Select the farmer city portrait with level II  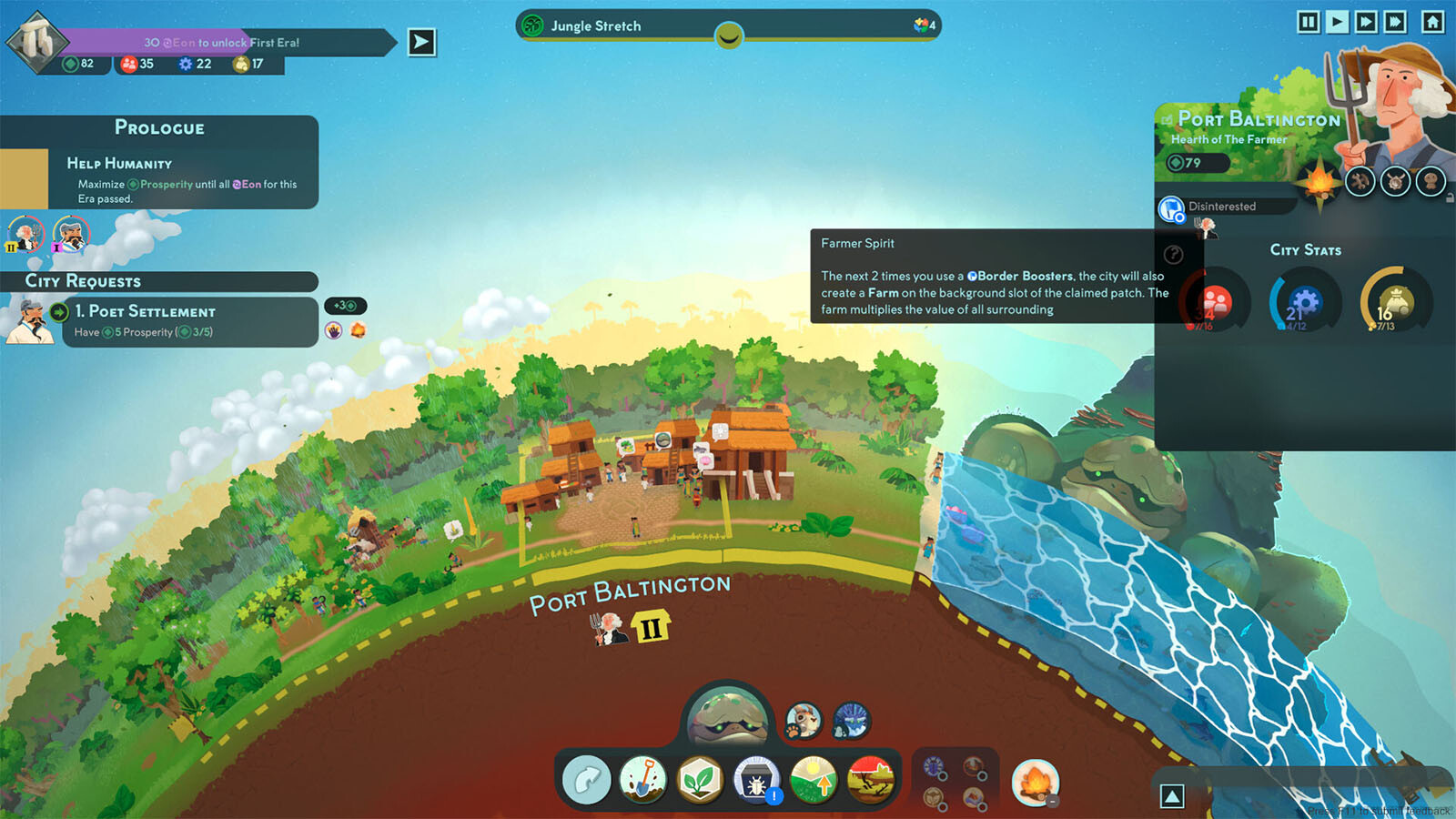tap(25, 234)
